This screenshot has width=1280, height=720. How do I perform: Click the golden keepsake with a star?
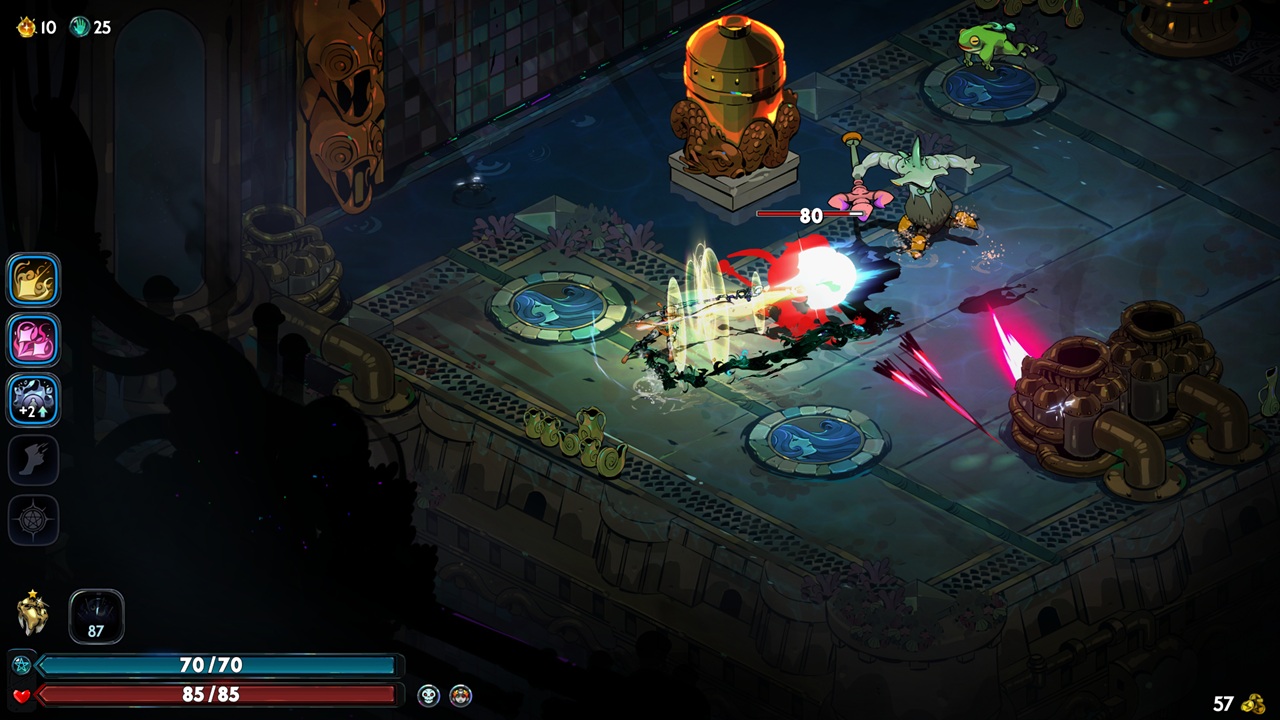[33, 614]
